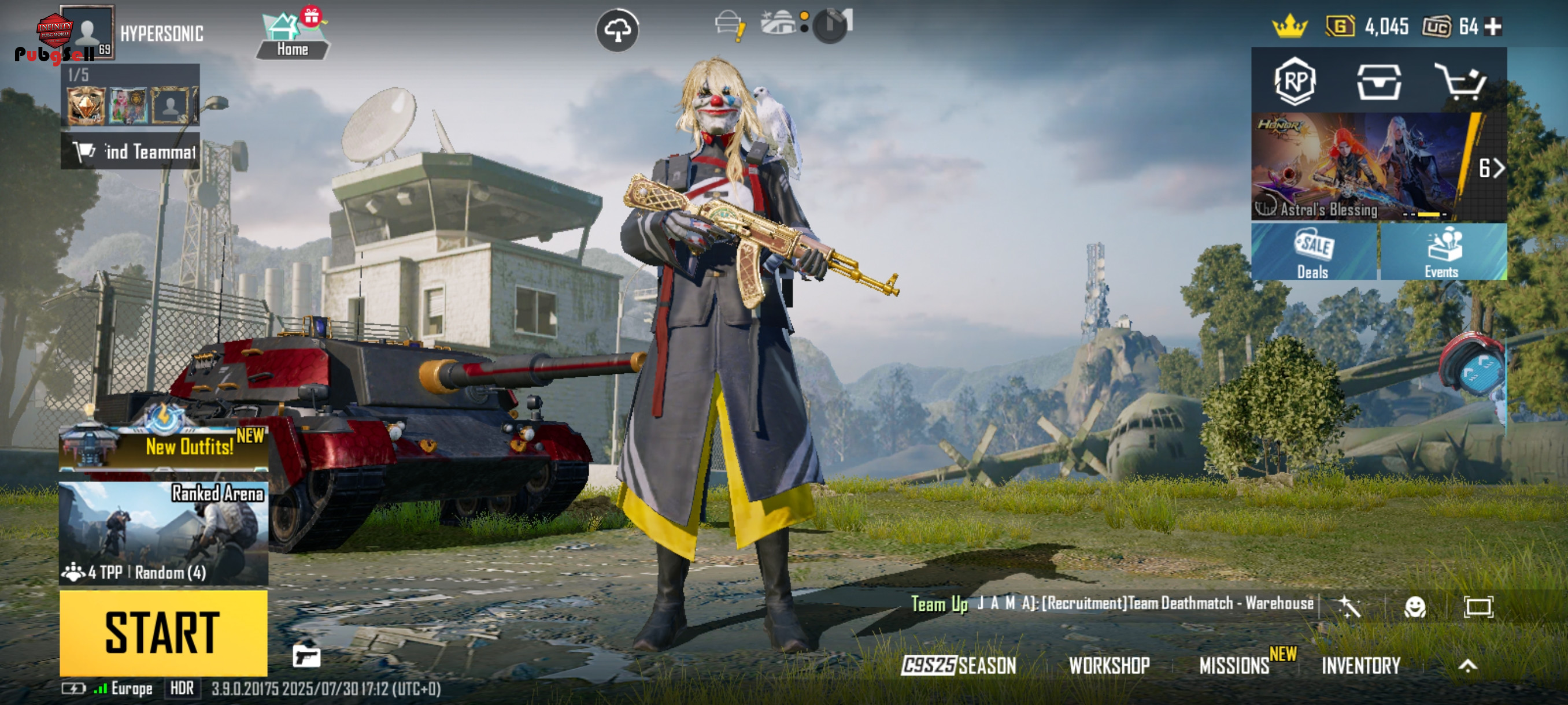
Task: Tap the yellow START button
Action: [x=163, y=633]
